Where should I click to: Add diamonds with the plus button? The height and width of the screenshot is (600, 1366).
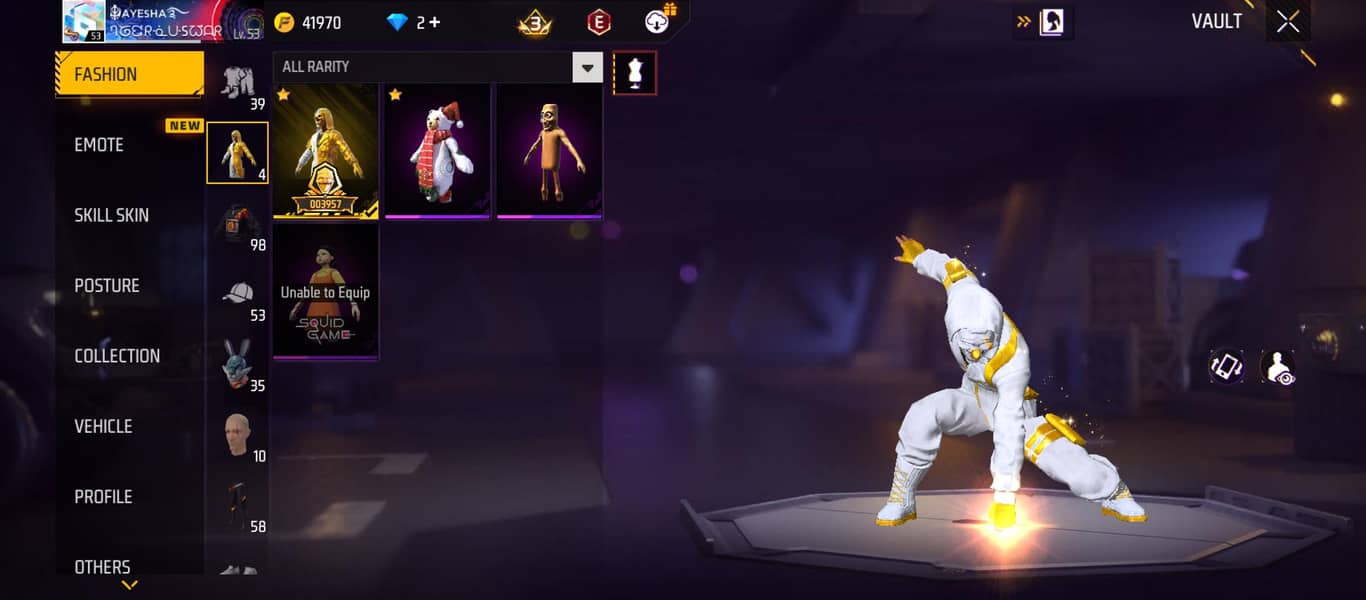434,22
